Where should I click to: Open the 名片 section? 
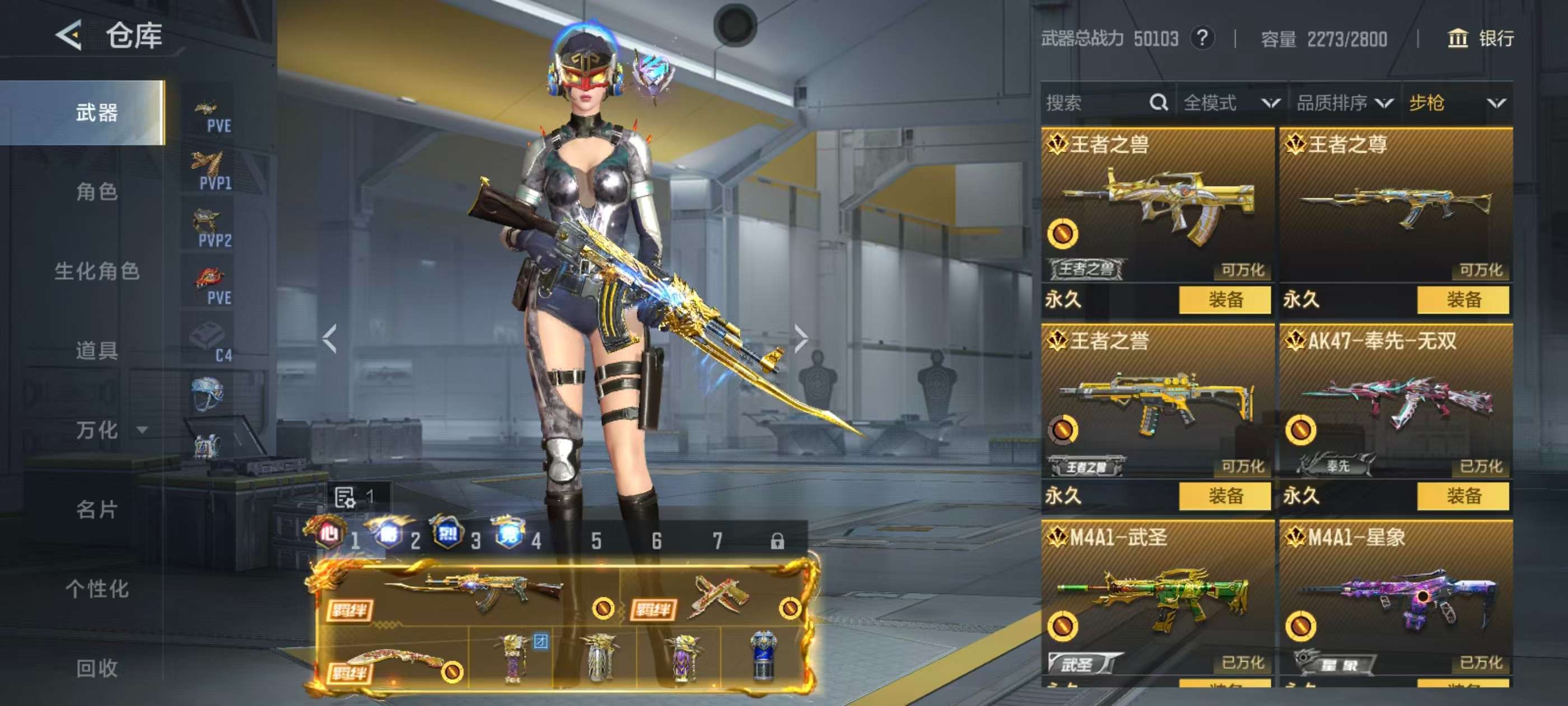[97, 509]
